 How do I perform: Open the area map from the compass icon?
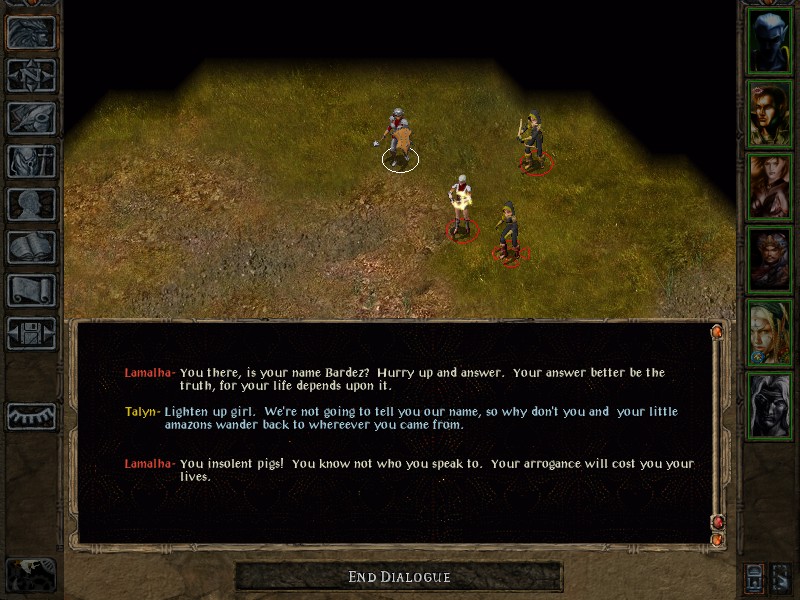tap(31, 75)
